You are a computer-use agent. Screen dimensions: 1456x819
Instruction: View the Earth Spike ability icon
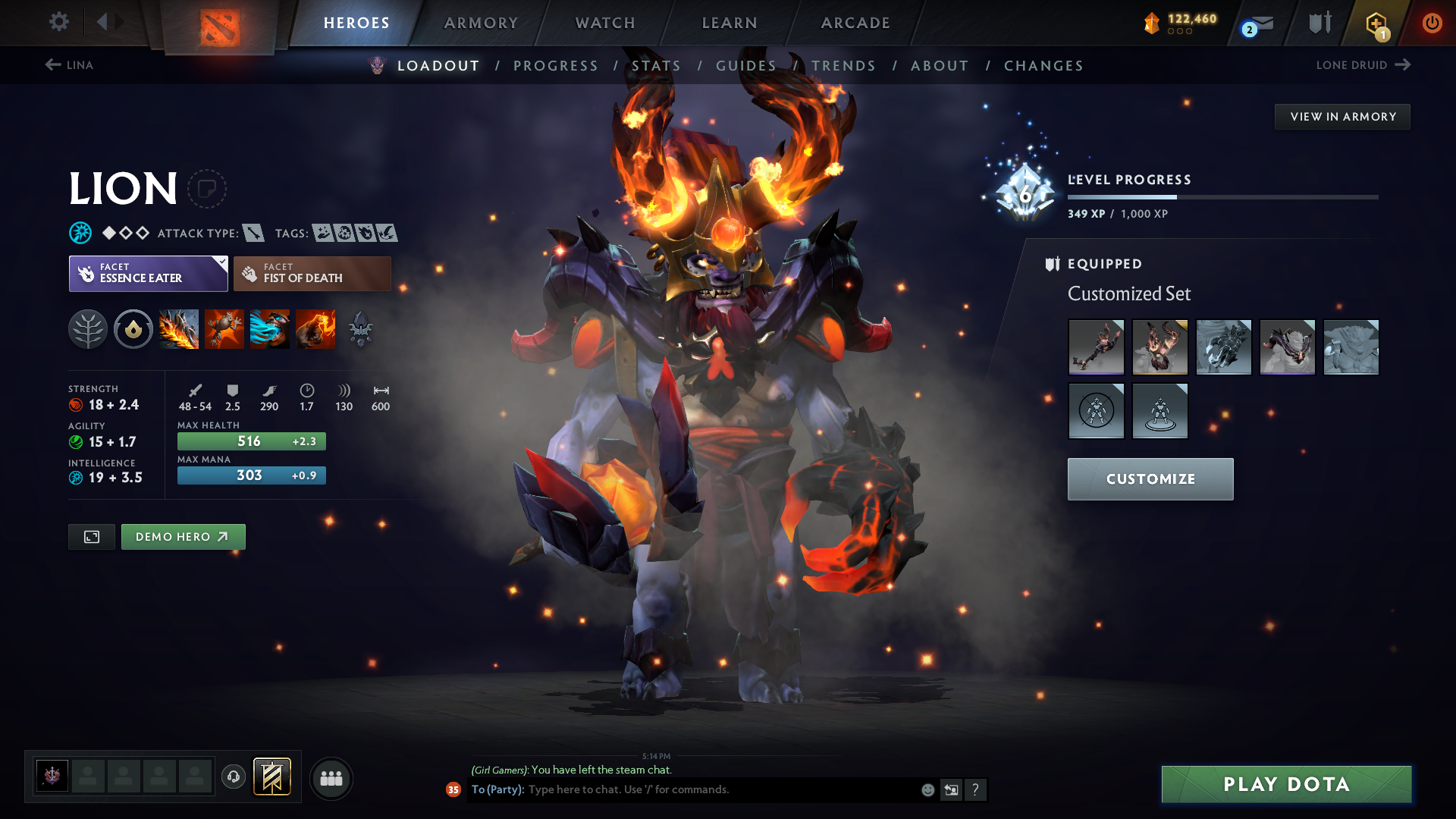pos(179,329)
